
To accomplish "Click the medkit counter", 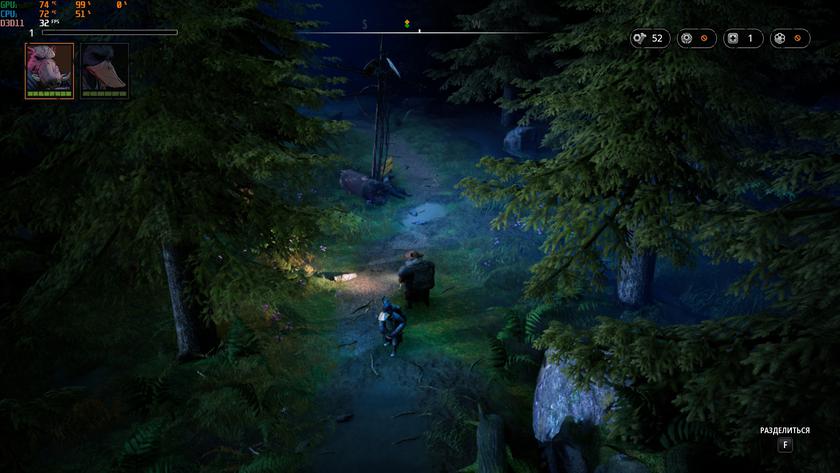I will tap(743, 39).
